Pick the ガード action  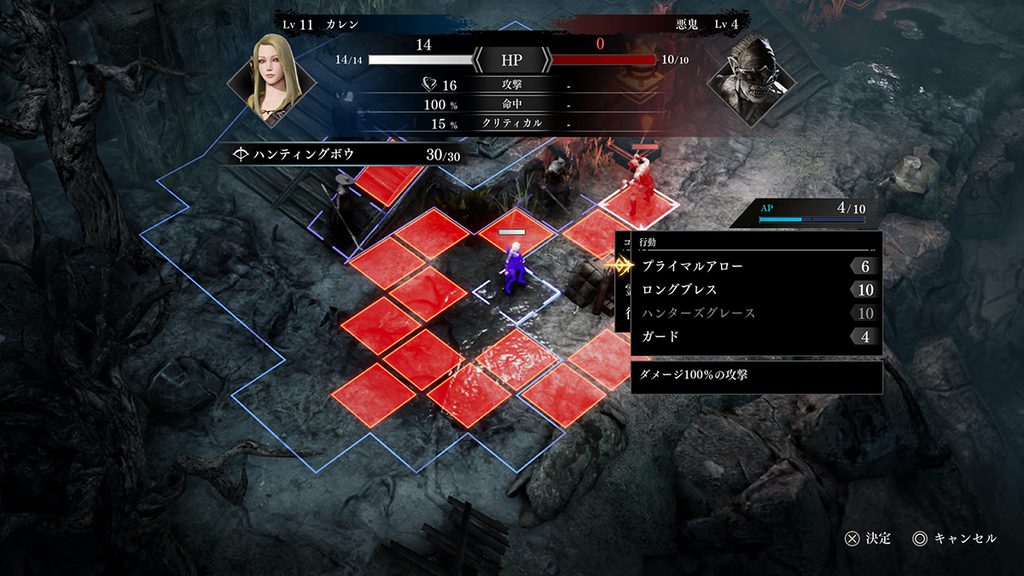660,336
